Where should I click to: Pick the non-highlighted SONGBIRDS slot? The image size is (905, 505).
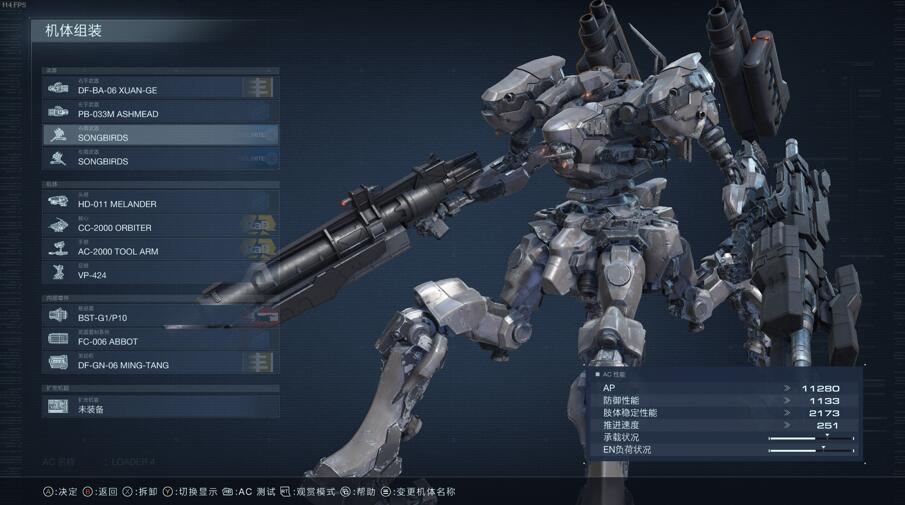(x=160, y=159)
